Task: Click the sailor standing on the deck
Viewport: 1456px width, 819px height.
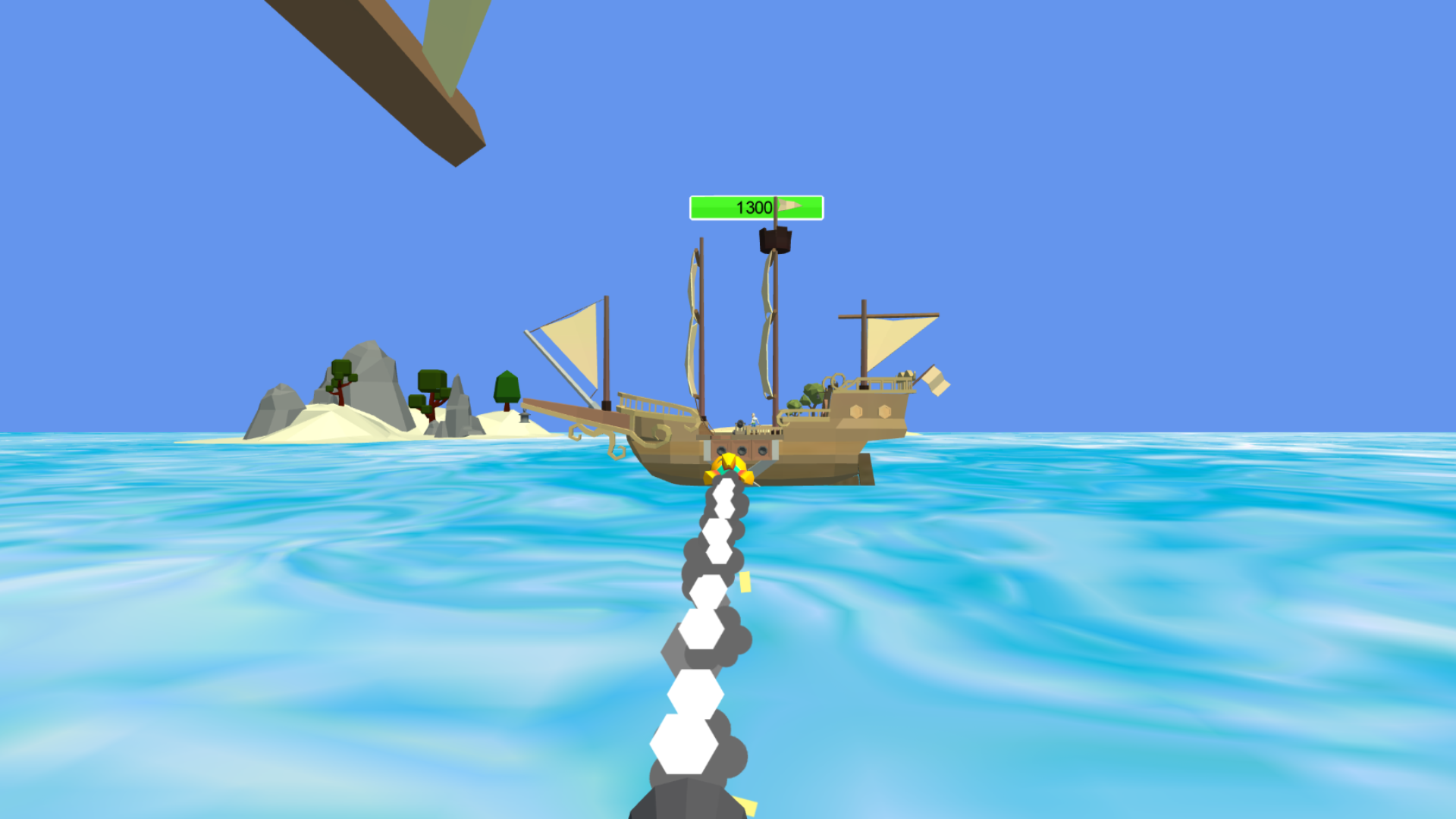Action: [x=752, y=419]
